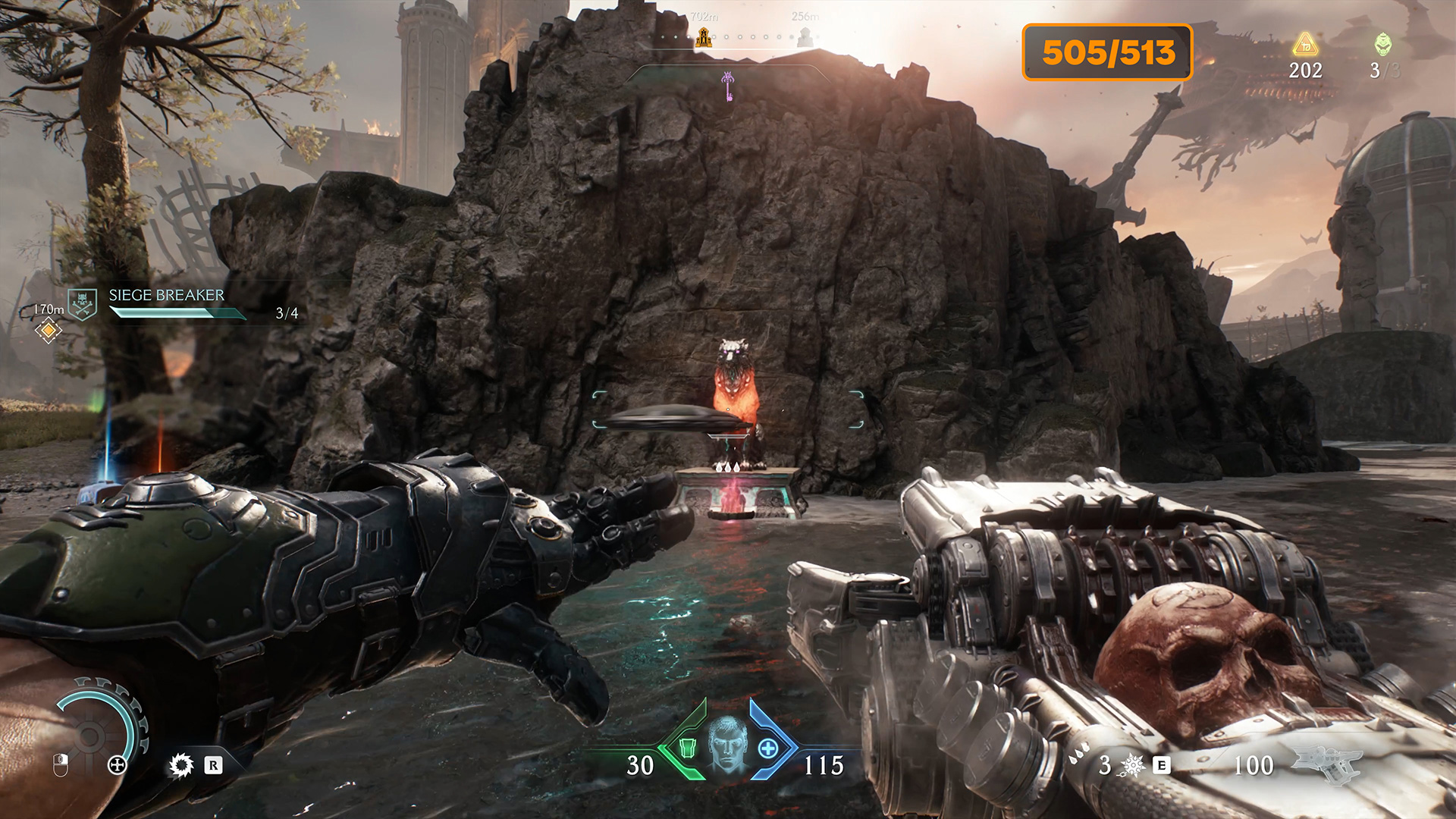Select the green Slayer helmet lives icon
The image size is (1456, 819).
pyautogui.click(x=1383, y=45)
